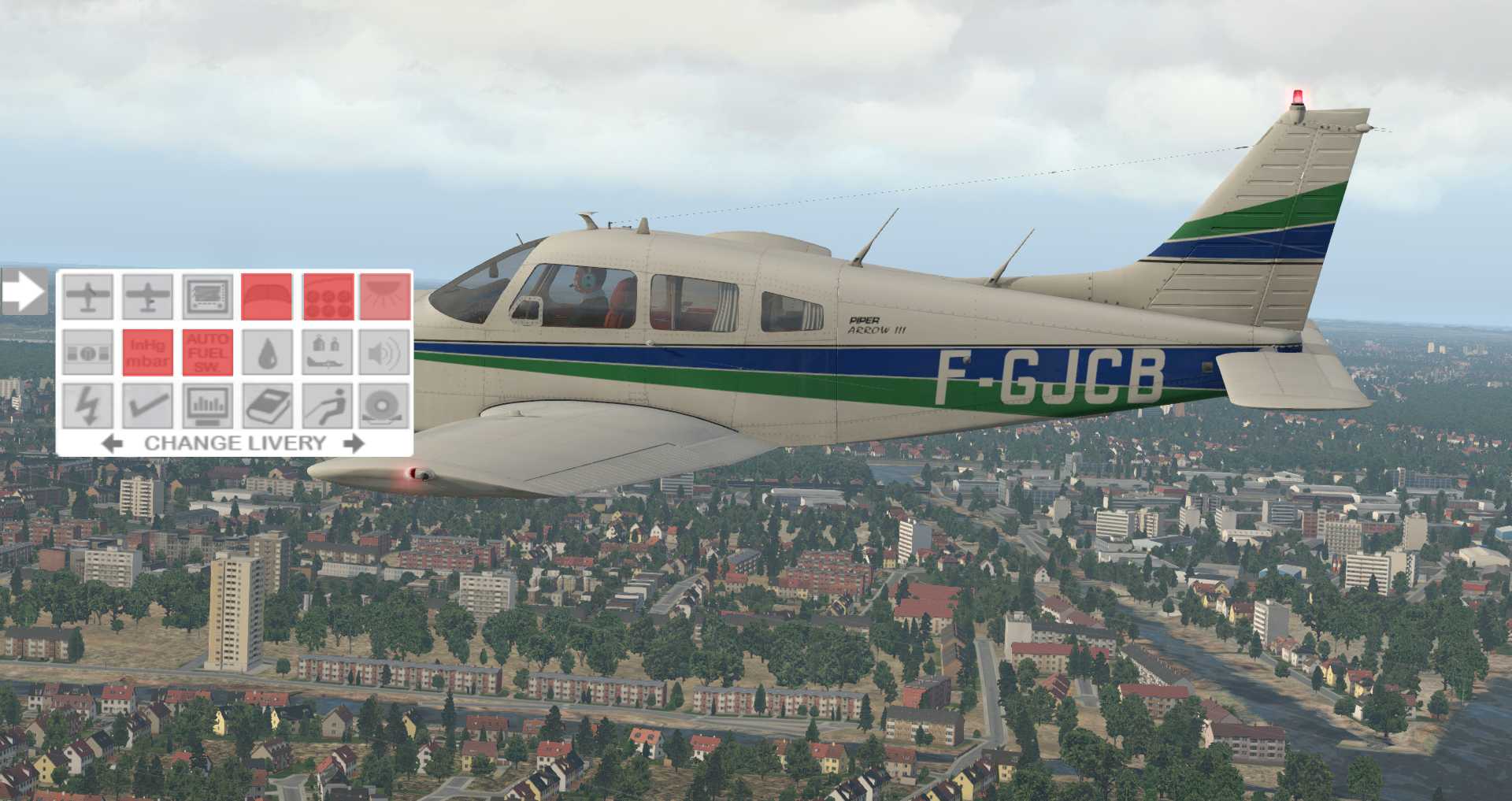Open the info panel icon
The height and width of the screenshot is (801, 1512).
pyautogui.click(x=87, y=352)
